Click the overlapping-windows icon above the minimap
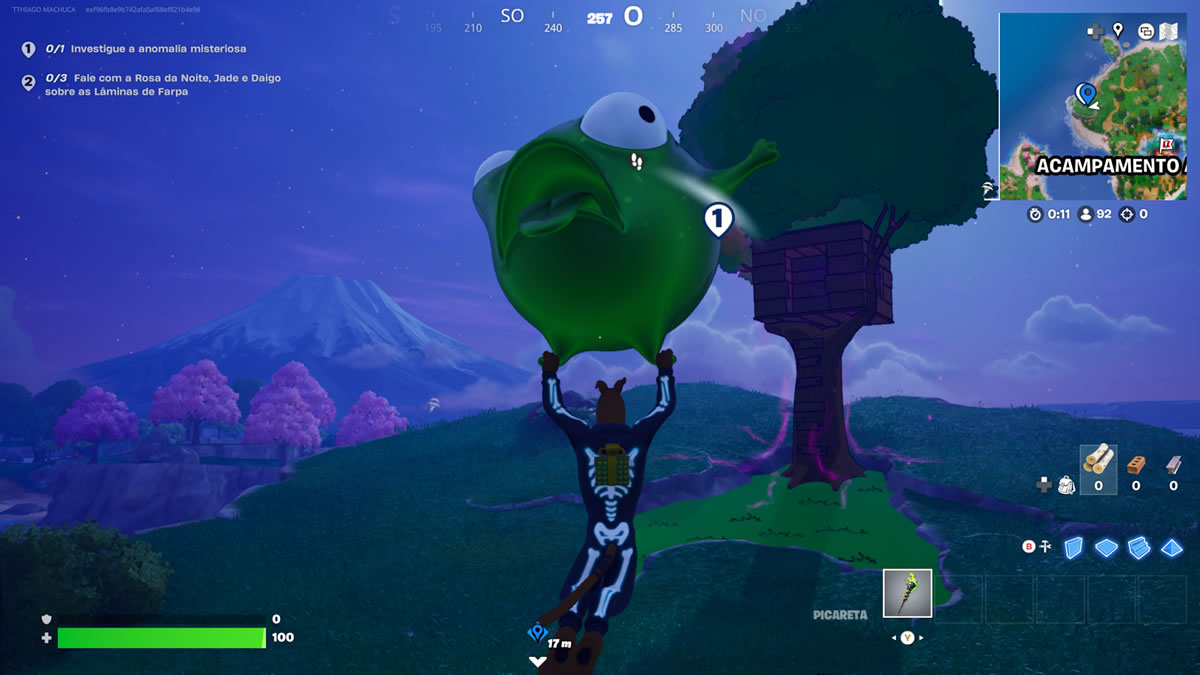 [x=1145, y=31]
